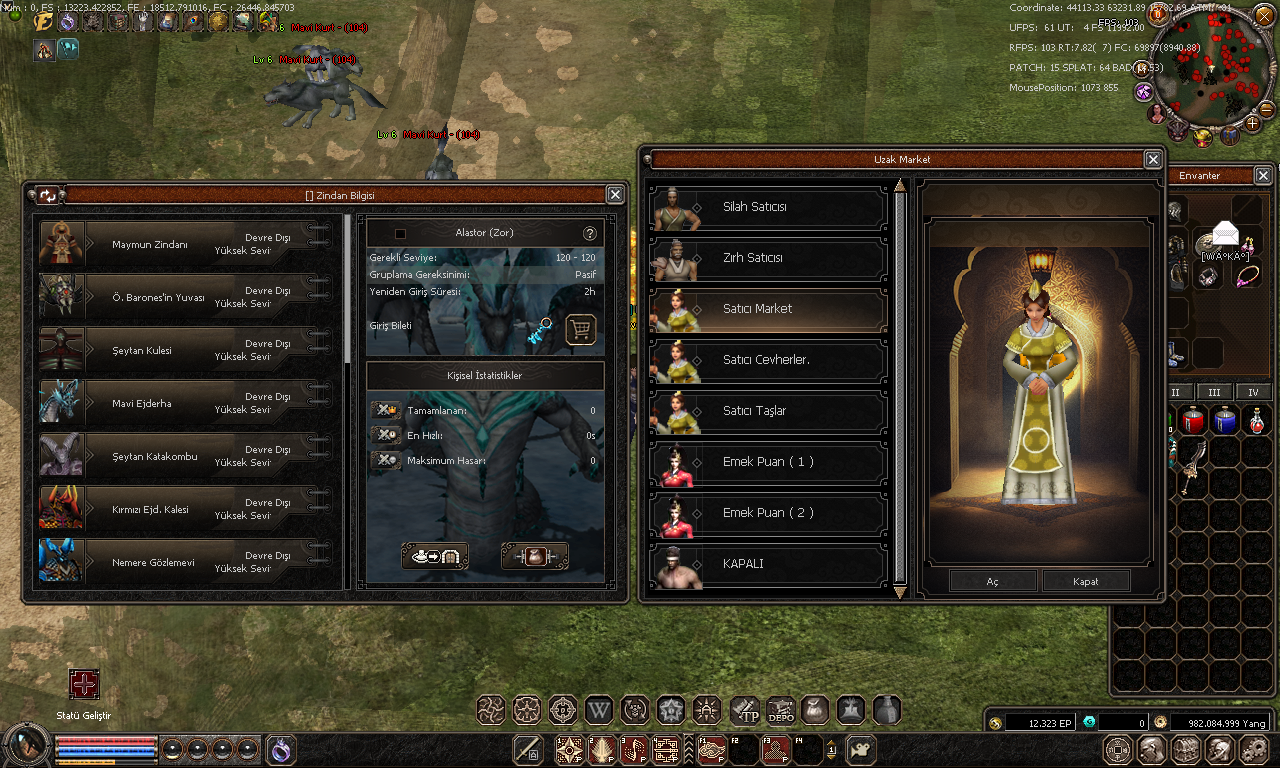Buy an entry ticket with the cart icon

(581, 329)
